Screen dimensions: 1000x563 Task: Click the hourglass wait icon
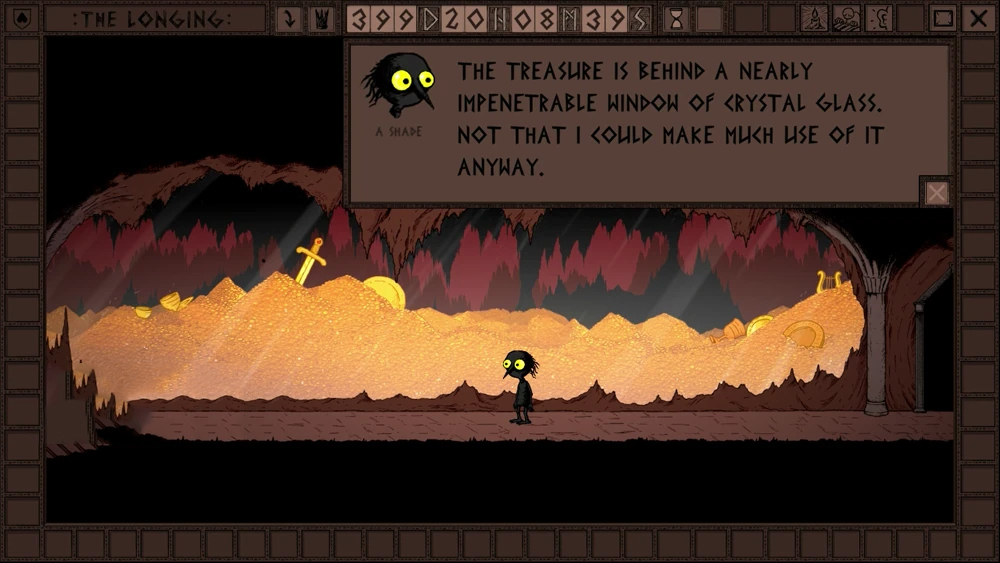click(676, 19)
